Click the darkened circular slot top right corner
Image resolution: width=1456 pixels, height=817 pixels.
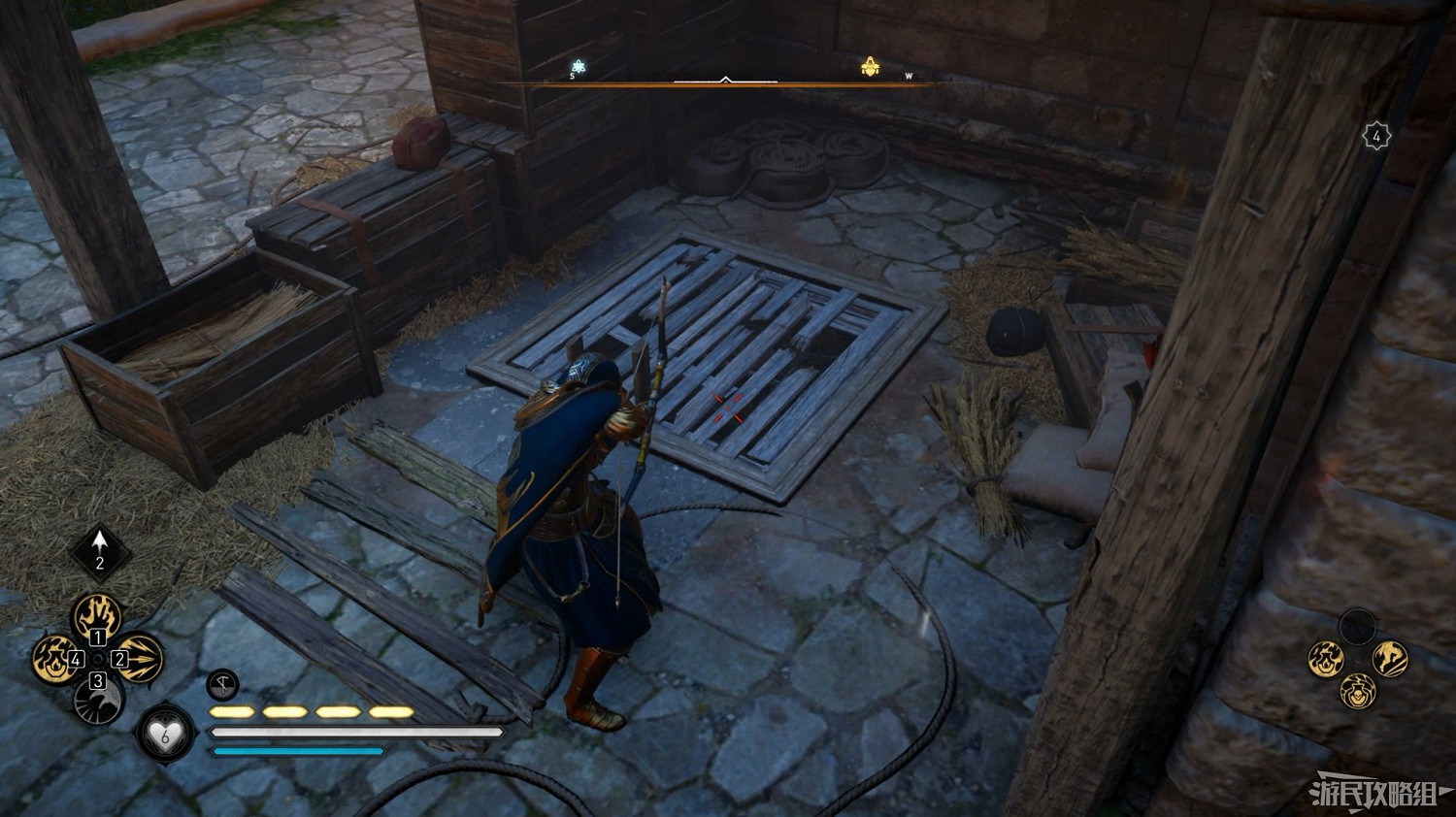[1358, 626]
